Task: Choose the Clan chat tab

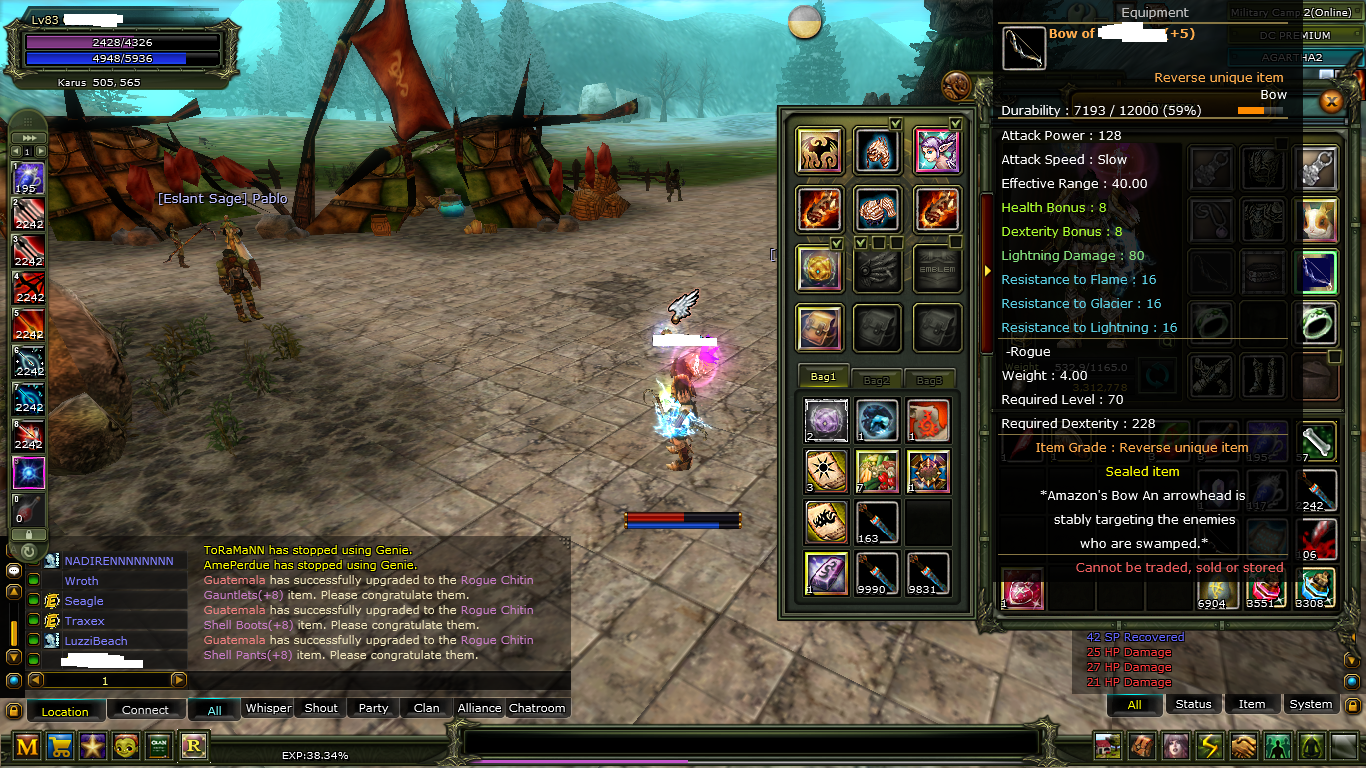Action: (x=427, y=708)
